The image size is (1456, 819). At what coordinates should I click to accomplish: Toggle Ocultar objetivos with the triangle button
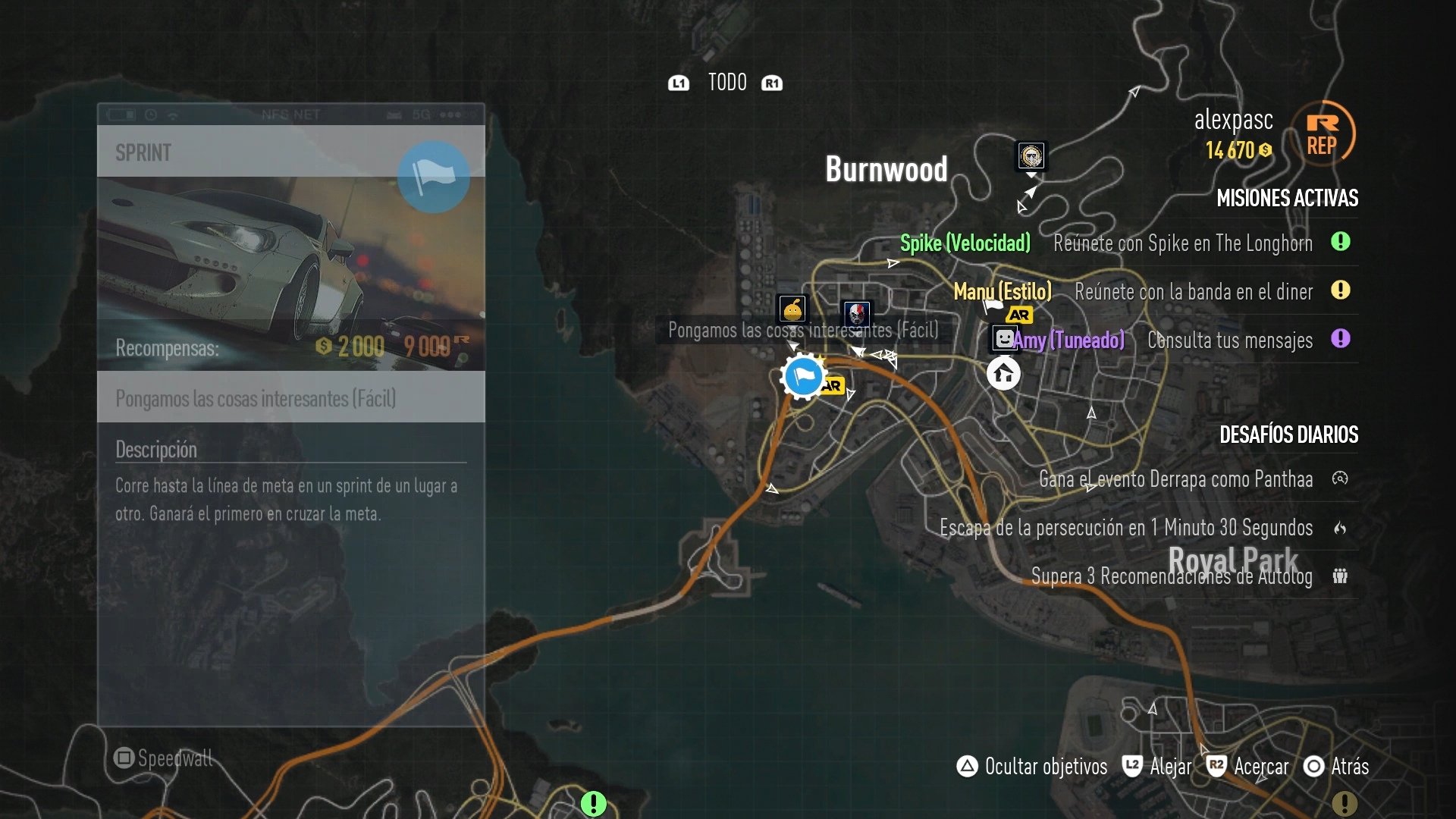tap(966, 767)
